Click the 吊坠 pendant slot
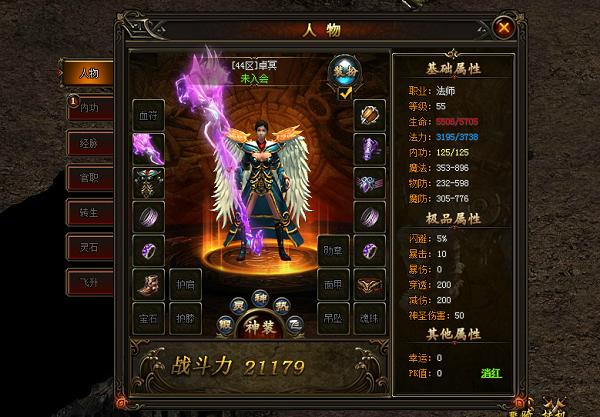 pos(335,318)
